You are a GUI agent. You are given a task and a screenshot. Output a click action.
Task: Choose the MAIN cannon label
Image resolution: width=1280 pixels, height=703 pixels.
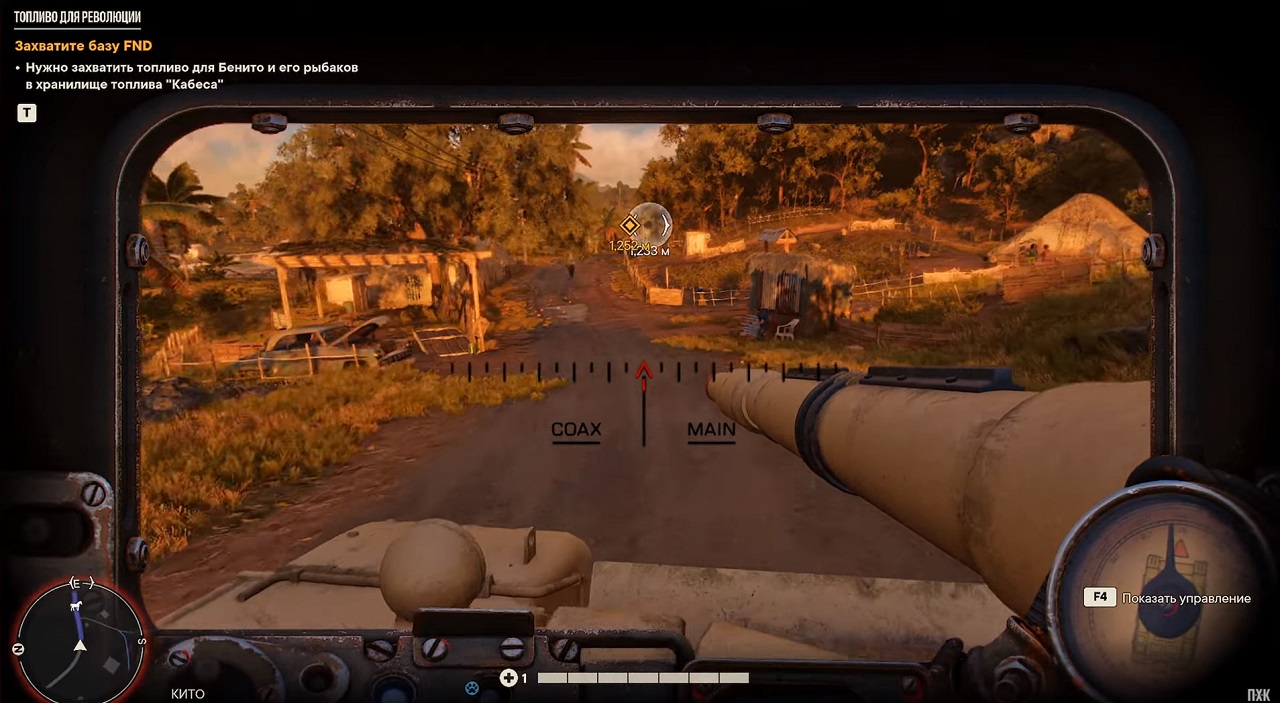pos(711,430)
